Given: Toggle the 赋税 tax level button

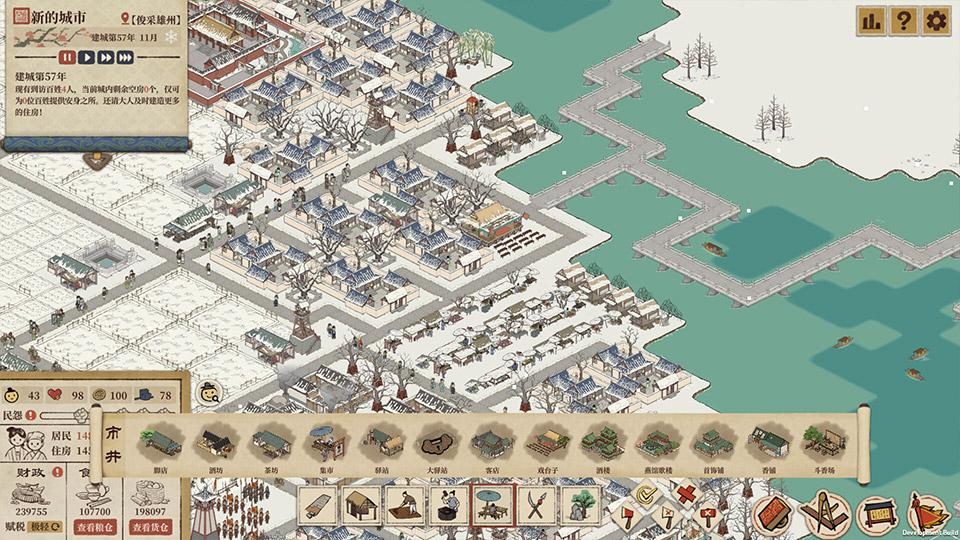Looking at the screenshot, I should pyautogui.click(x=44, y=526).
